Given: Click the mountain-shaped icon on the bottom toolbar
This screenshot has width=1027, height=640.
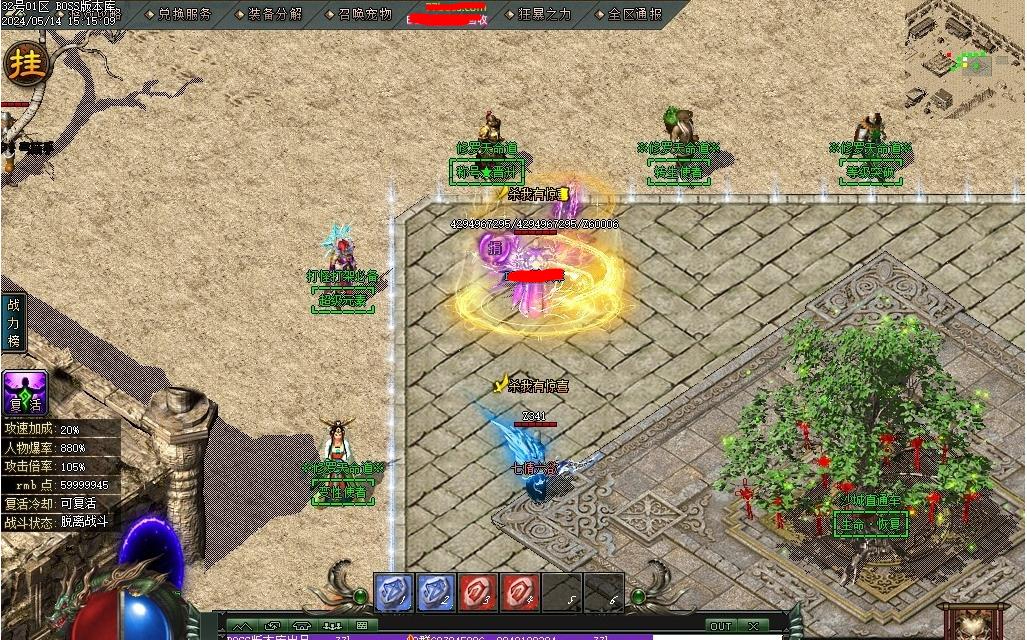Looking at the screenshot, I should [241, 626].
